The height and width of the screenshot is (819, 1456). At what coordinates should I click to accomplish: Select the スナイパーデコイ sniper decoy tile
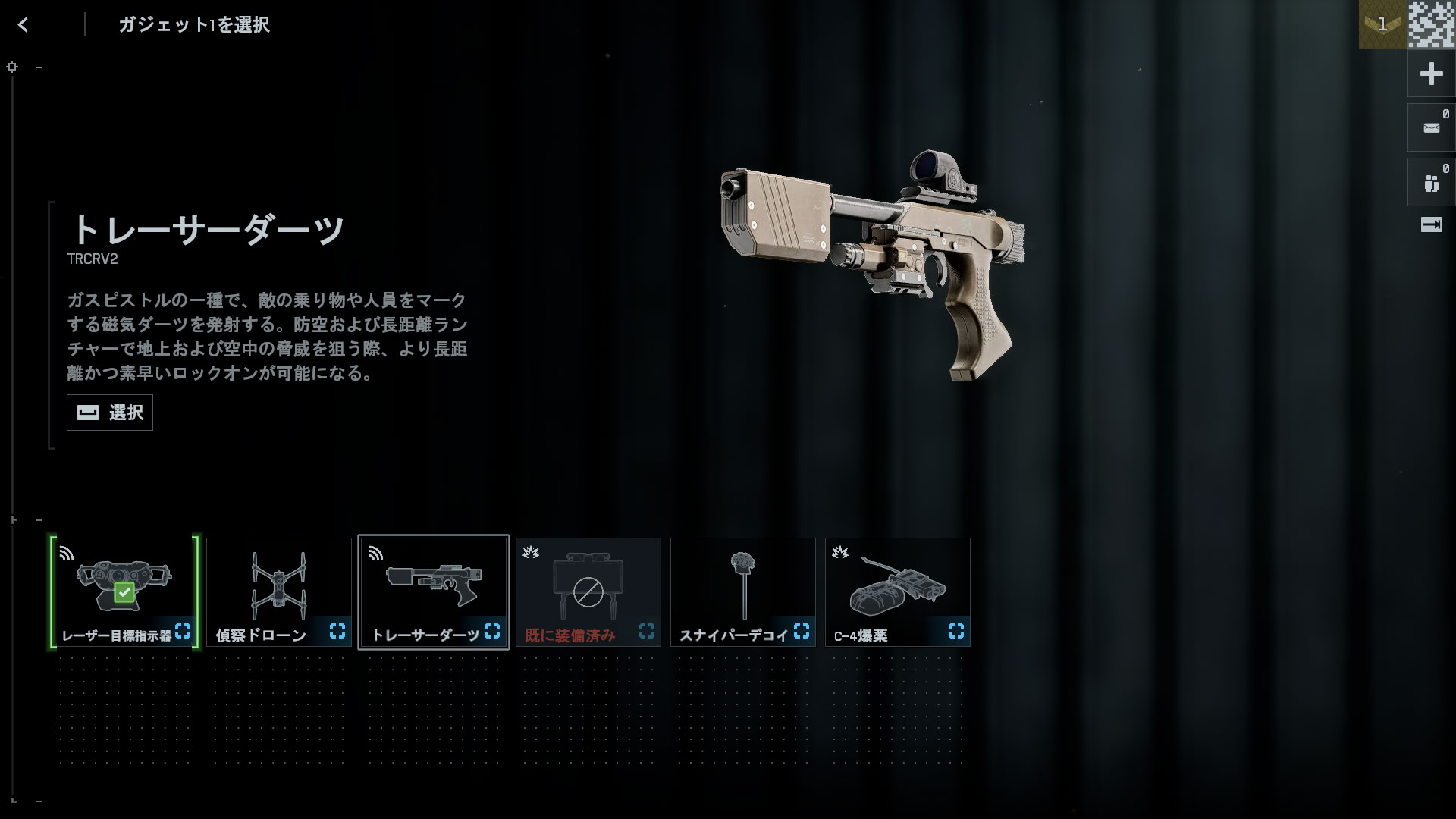pos(743,592)
